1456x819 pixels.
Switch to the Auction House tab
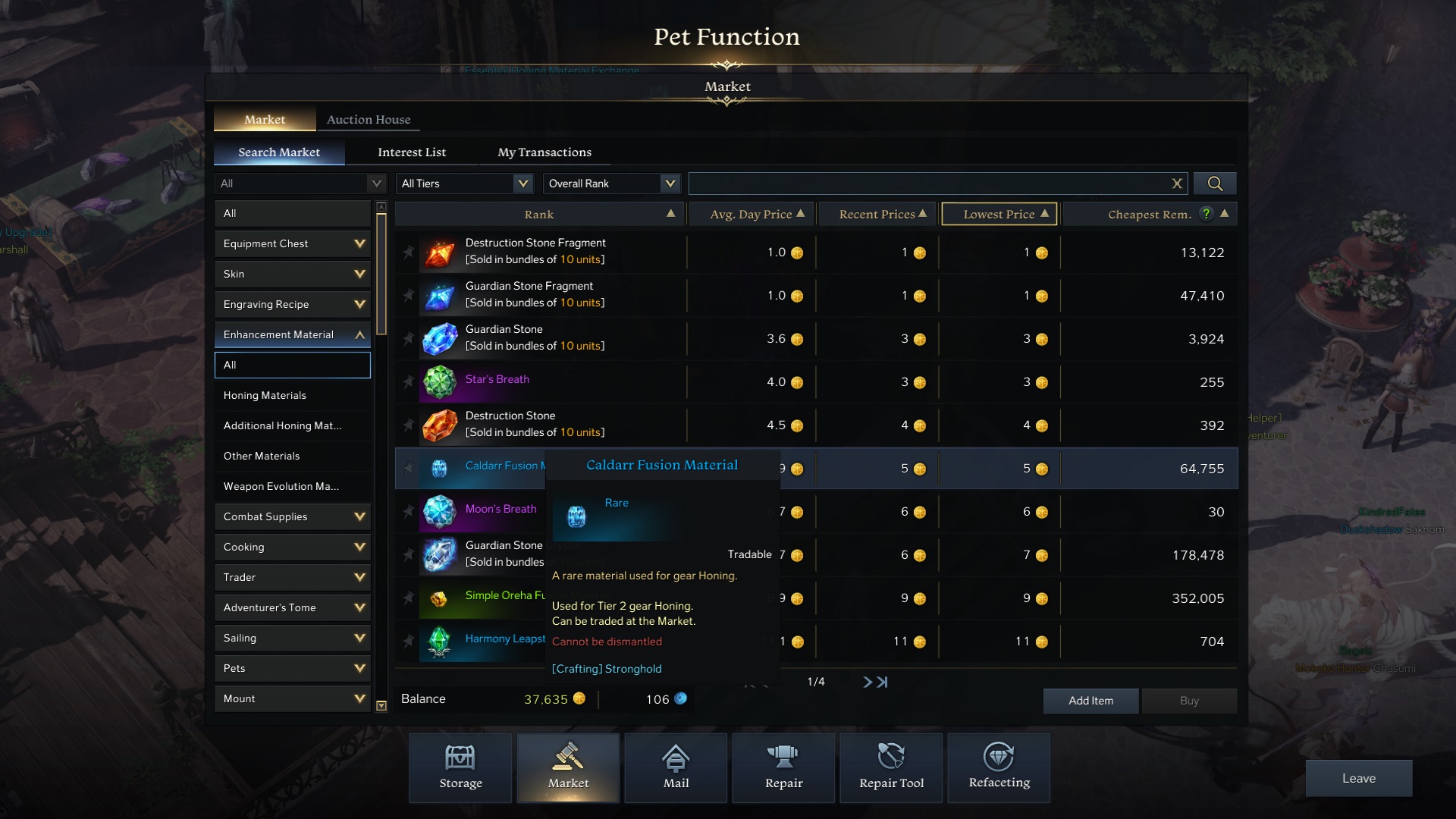tap(369, 119)
